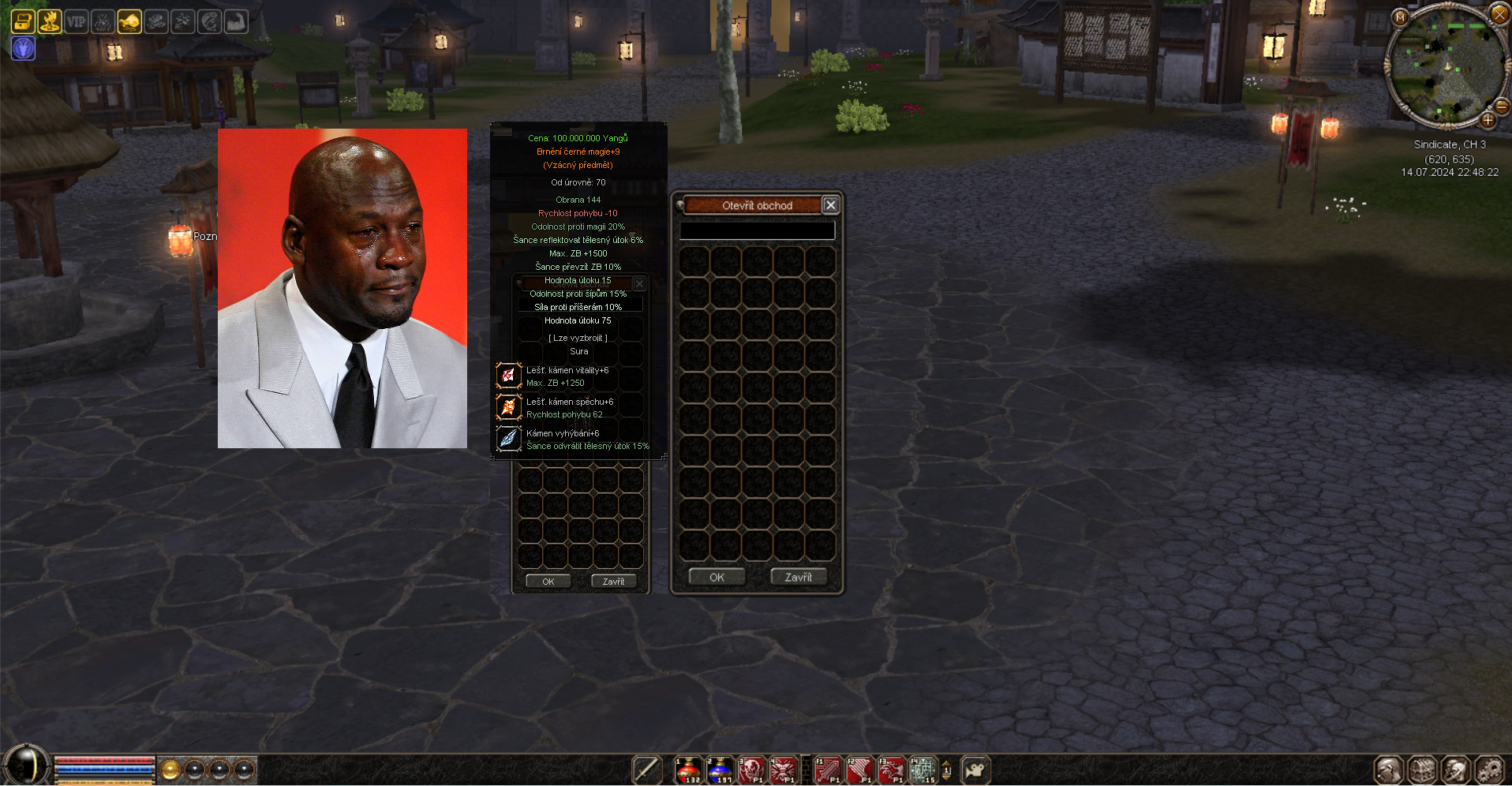Zoom in the minimap with plus button

pyautogui.click(x=1488, y=120)
